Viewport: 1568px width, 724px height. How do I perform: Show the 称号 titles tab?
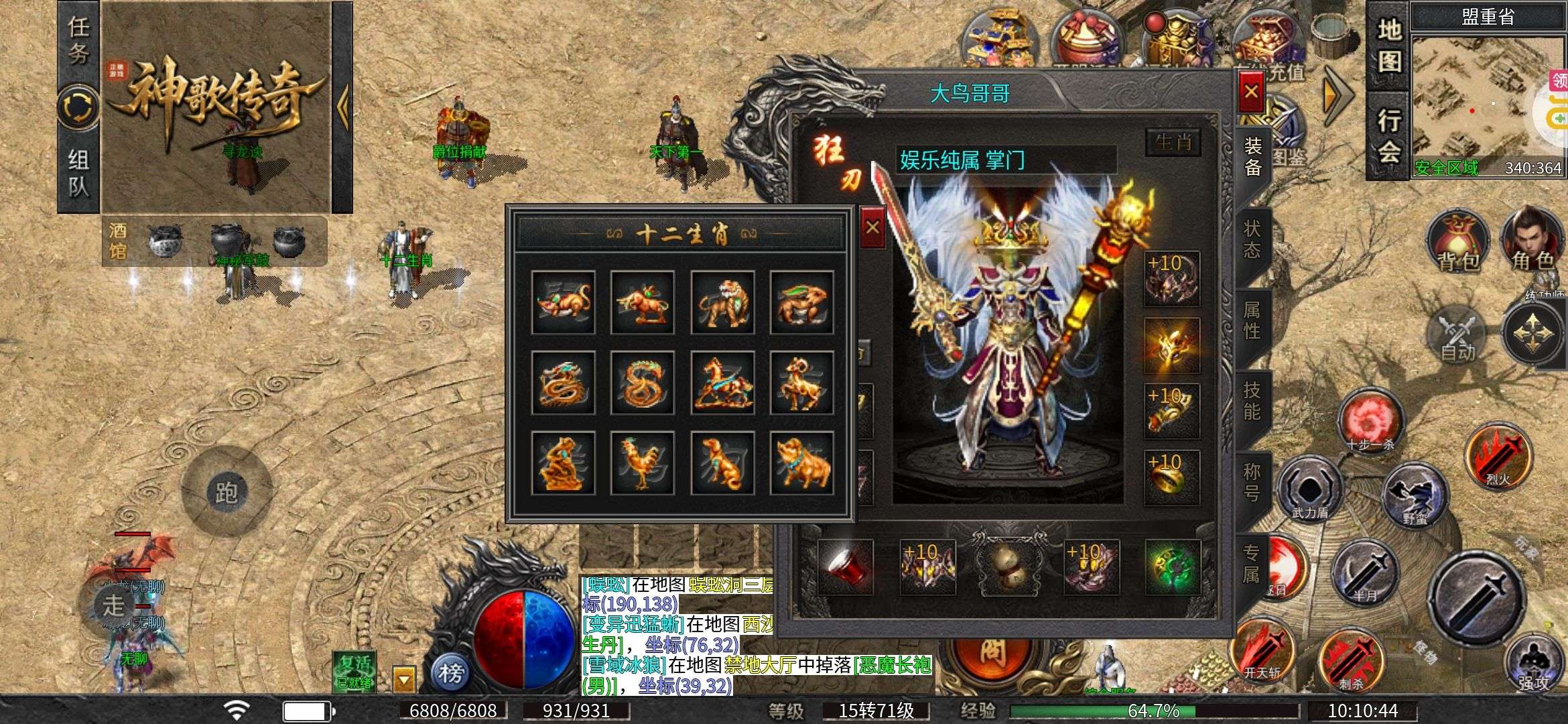[x=1252, y=483]
